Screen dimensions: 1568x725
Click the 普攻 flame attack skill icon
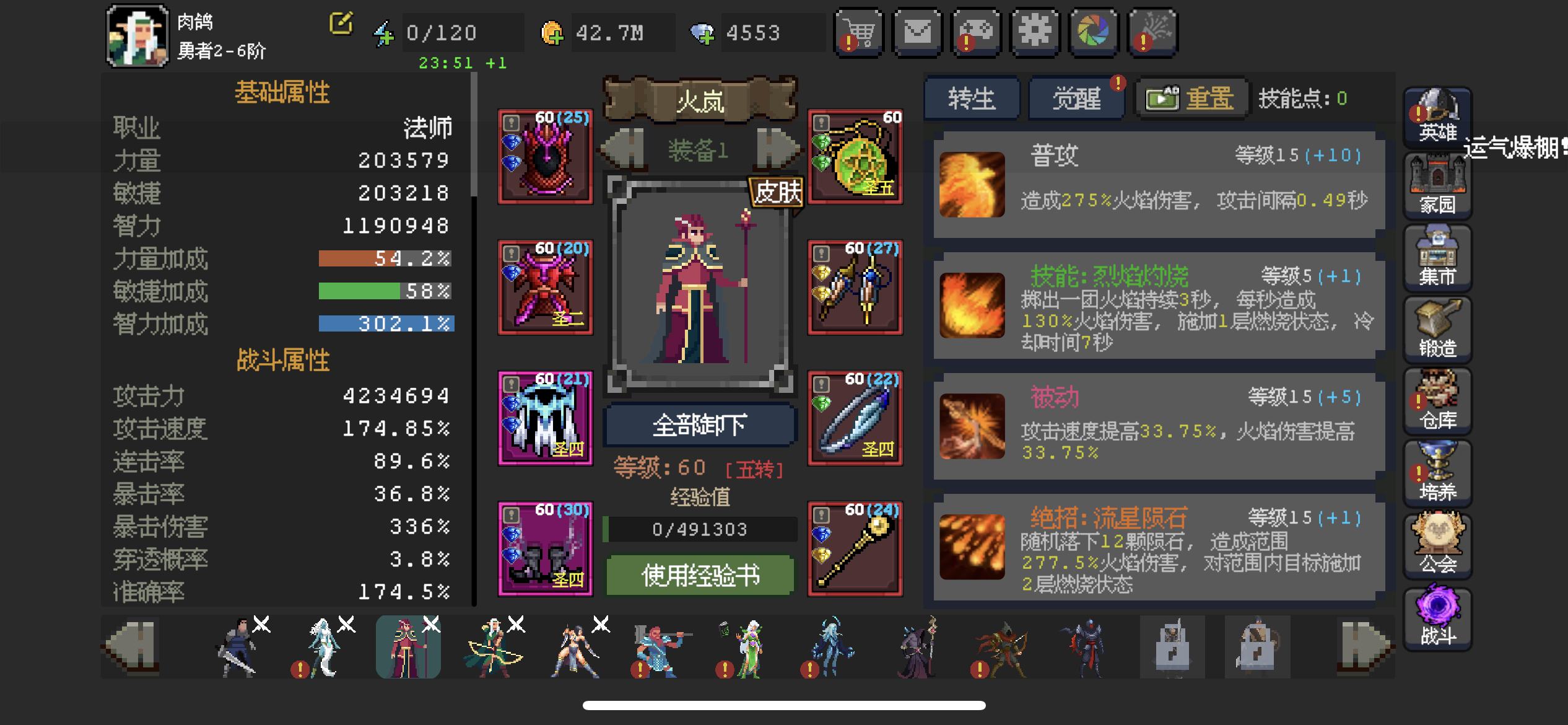[971, 186]
